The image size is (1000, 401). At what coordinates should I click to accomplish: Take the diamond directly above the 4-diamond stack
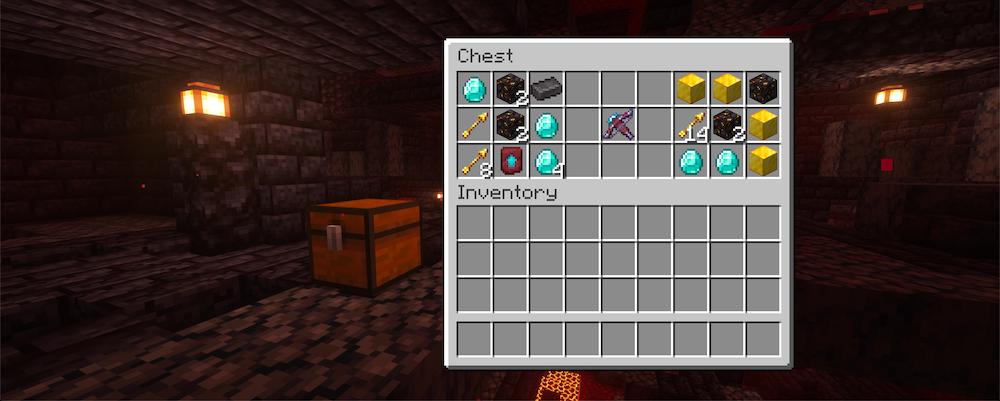[x=547, y=125]
